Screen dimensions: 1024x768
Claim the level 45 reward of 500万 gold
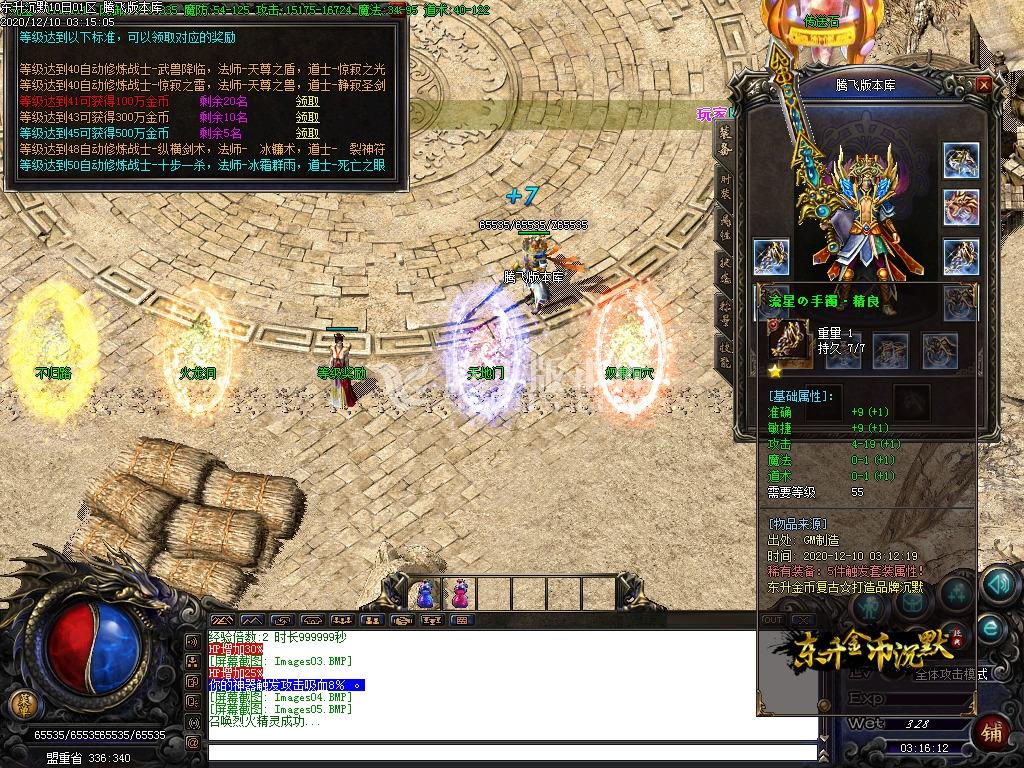pos(307,133)
